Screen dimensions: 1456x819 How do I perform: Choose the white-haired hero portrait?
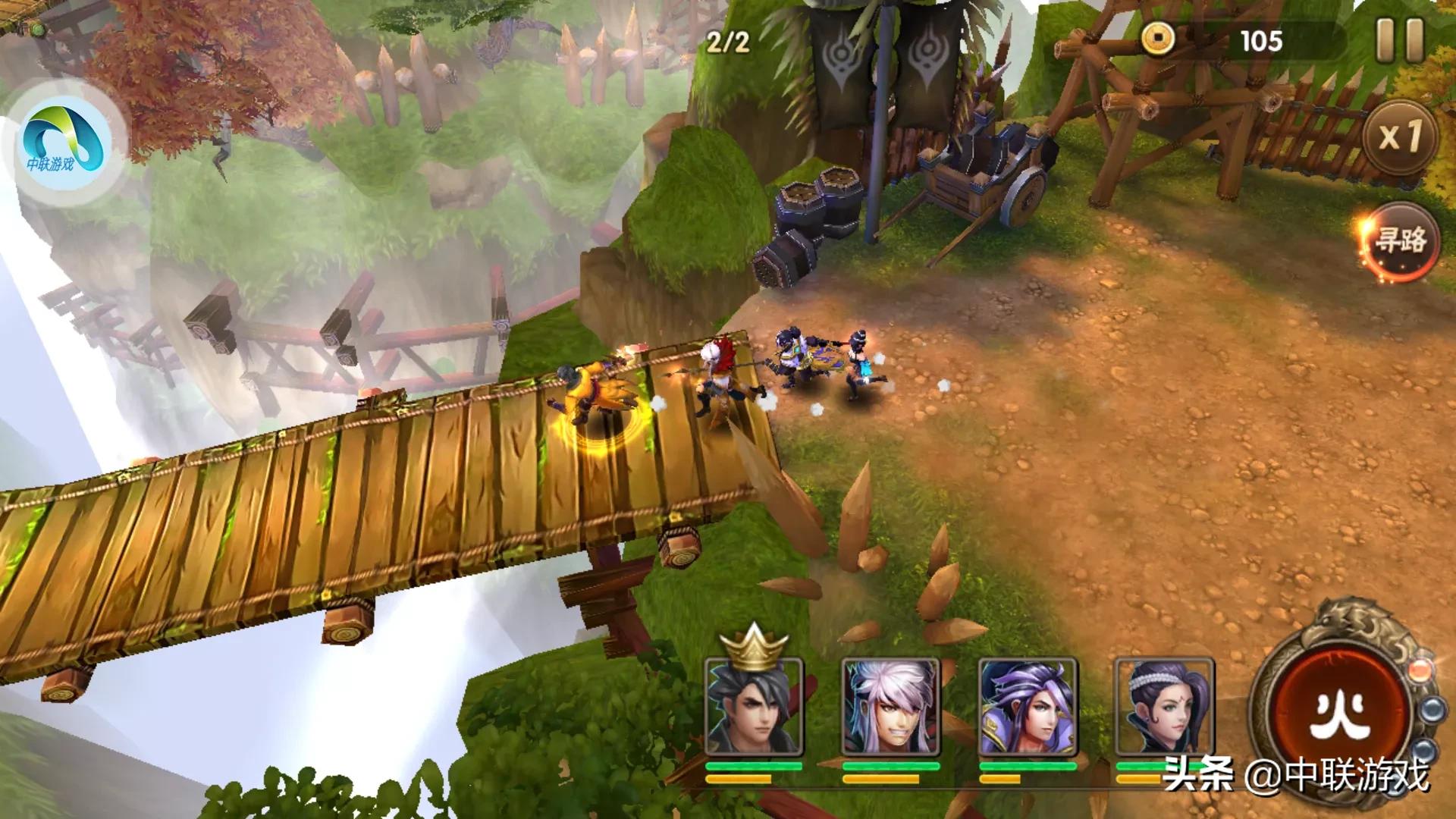(x=890, y=707)
